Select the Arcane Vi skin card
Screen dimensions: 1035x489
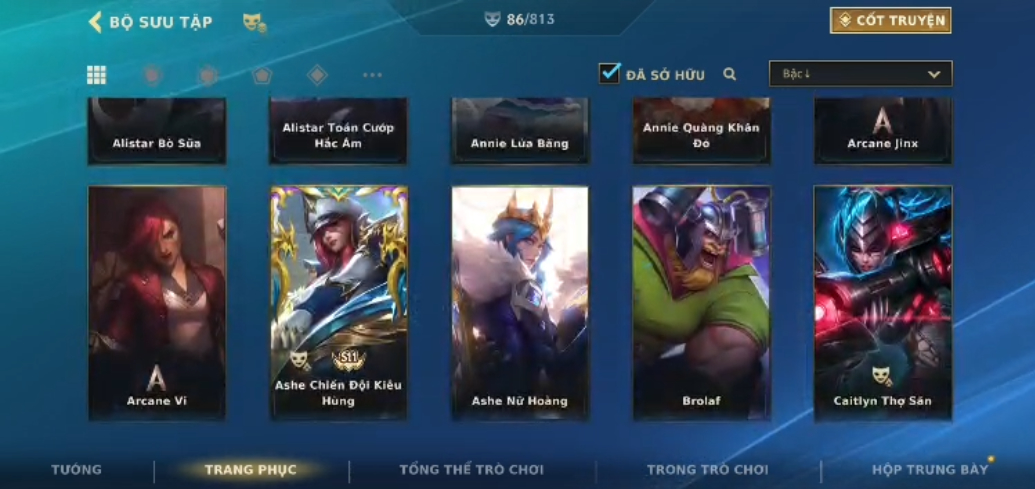pyautogui.click(x=157, y=302)
